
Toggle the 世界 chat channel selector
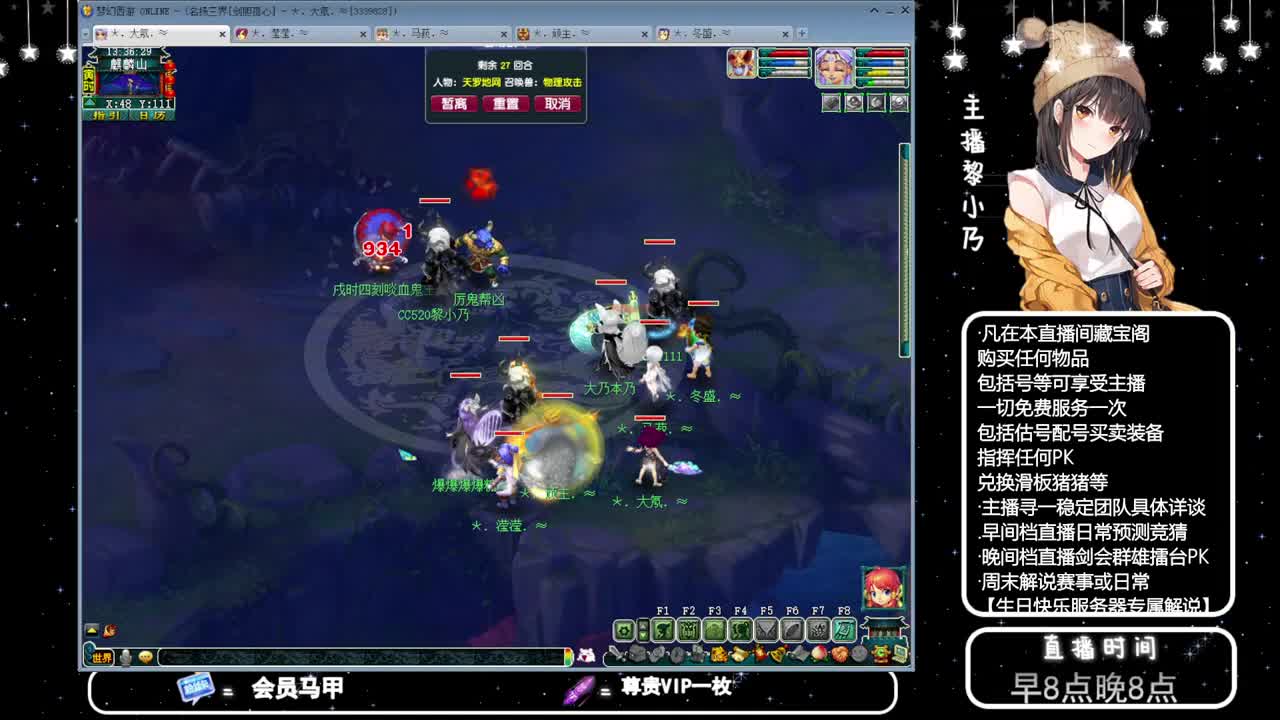tap(101, 657)
